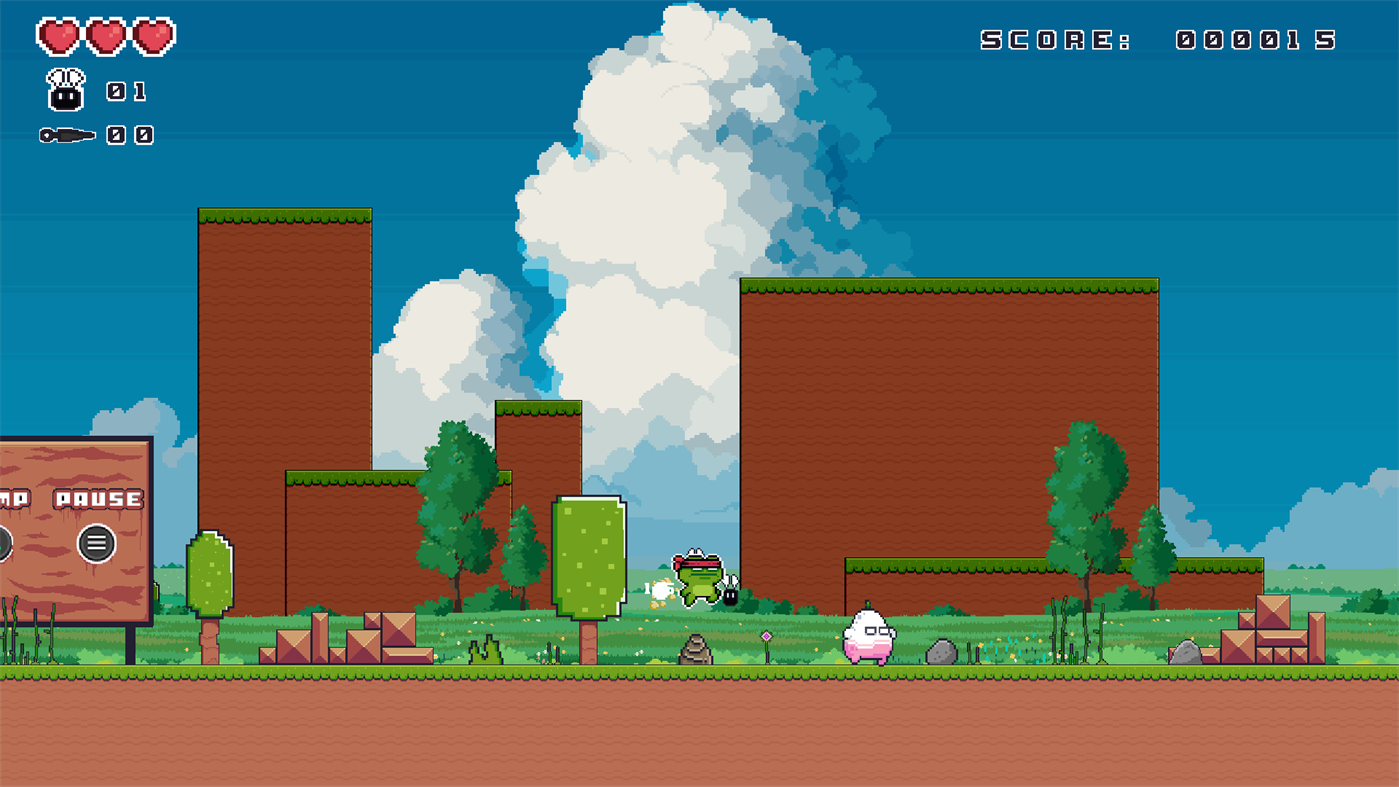Viewport: 1399px width, 787px height.
Task: Click the tall green hedge bush
Action: 588,555
